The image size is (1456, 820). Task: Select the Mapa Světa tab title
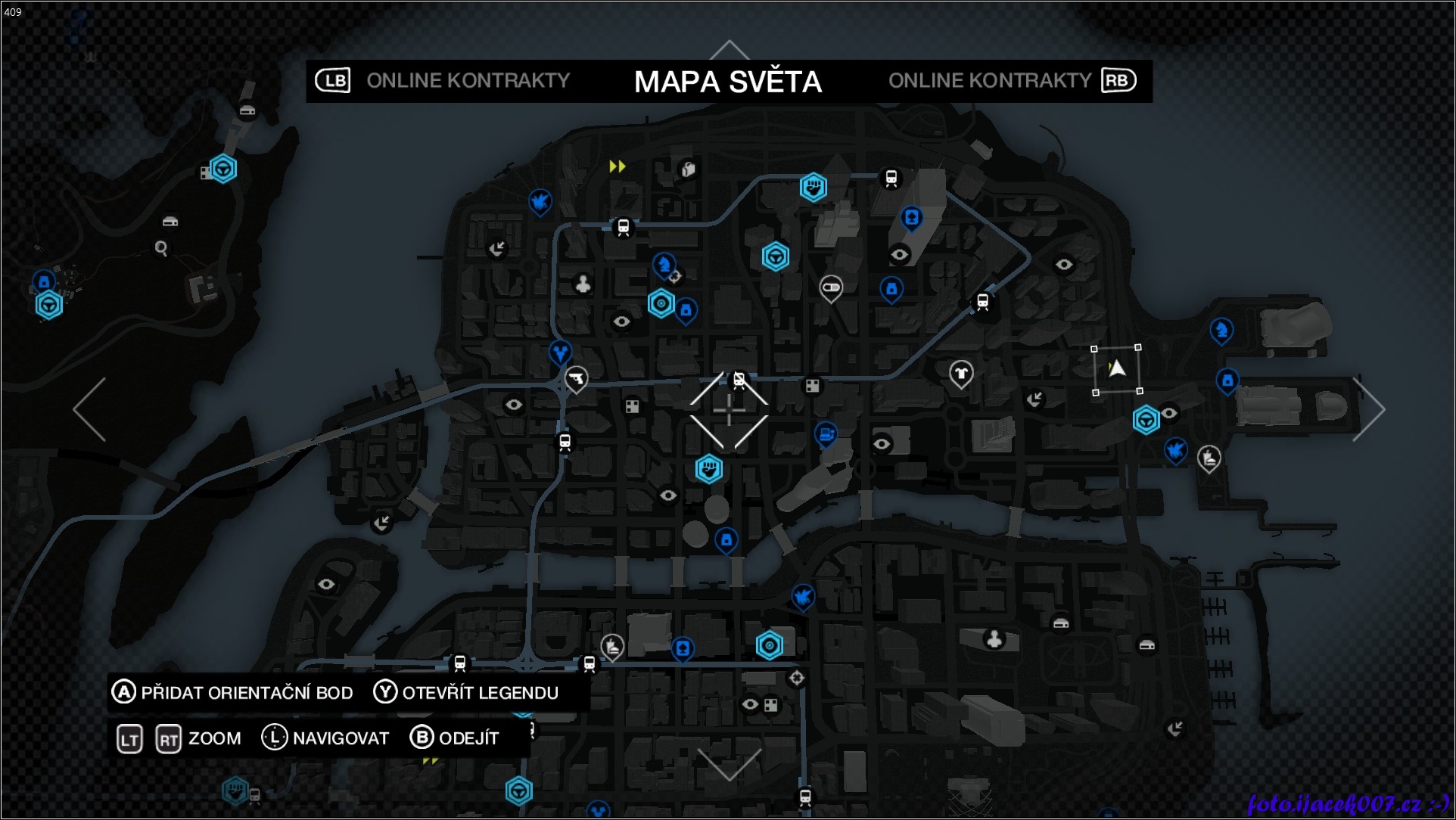(x=727, y=82)
